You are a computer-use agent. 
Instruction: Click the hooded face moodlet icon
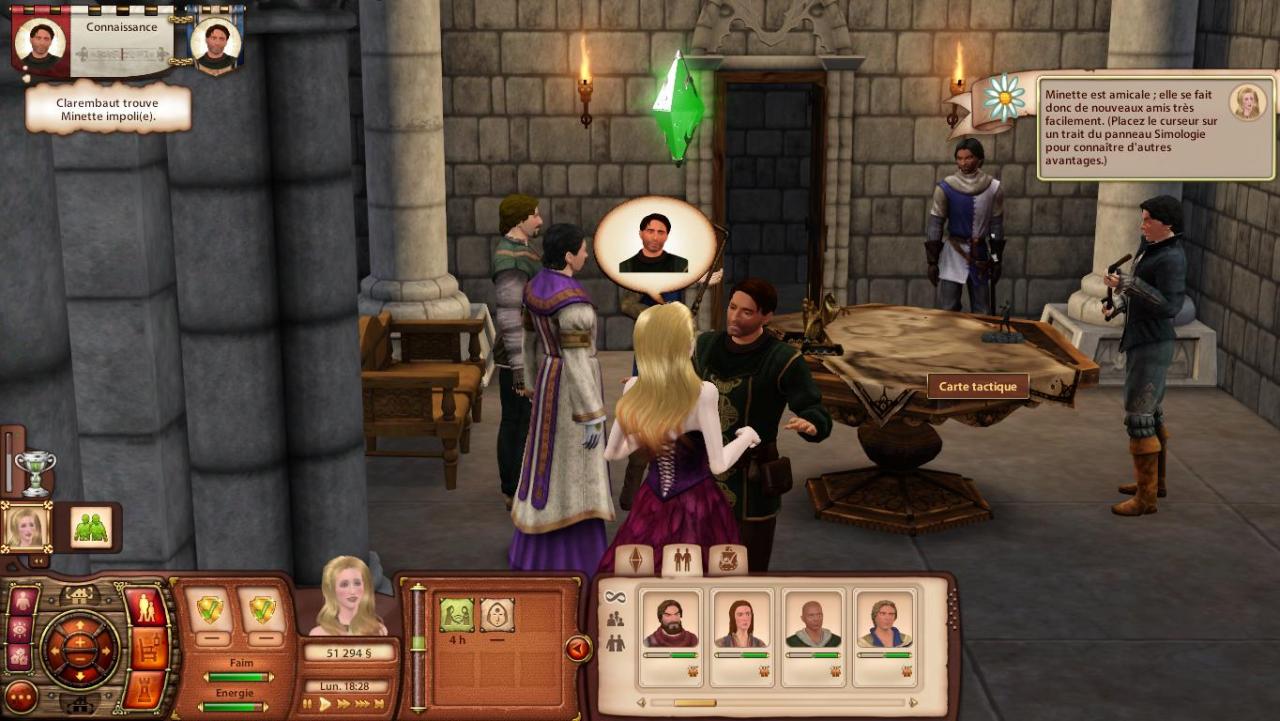click(x=497, y=614)
